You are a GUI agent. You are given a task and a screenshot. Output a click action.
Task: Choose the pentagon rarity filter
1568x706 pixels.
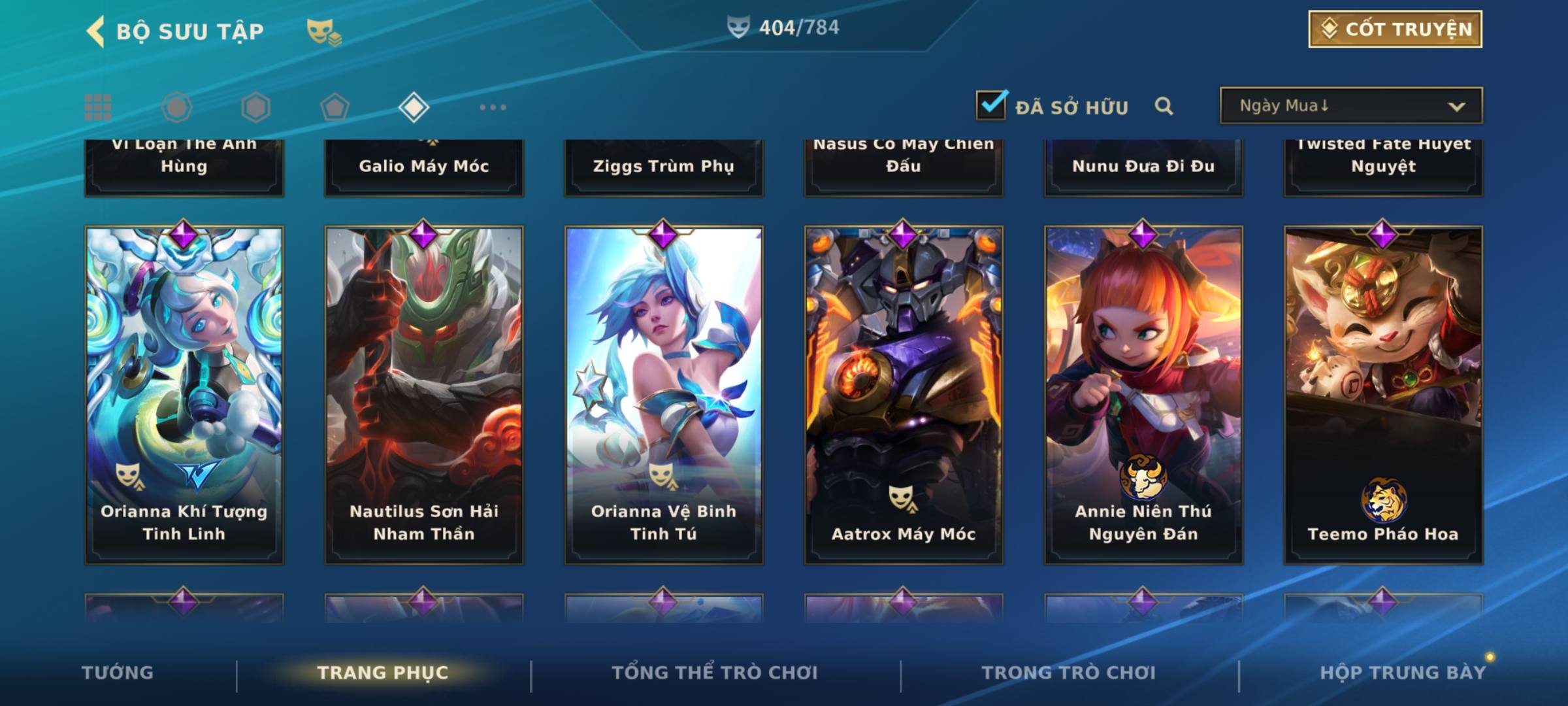click(335, 107)
